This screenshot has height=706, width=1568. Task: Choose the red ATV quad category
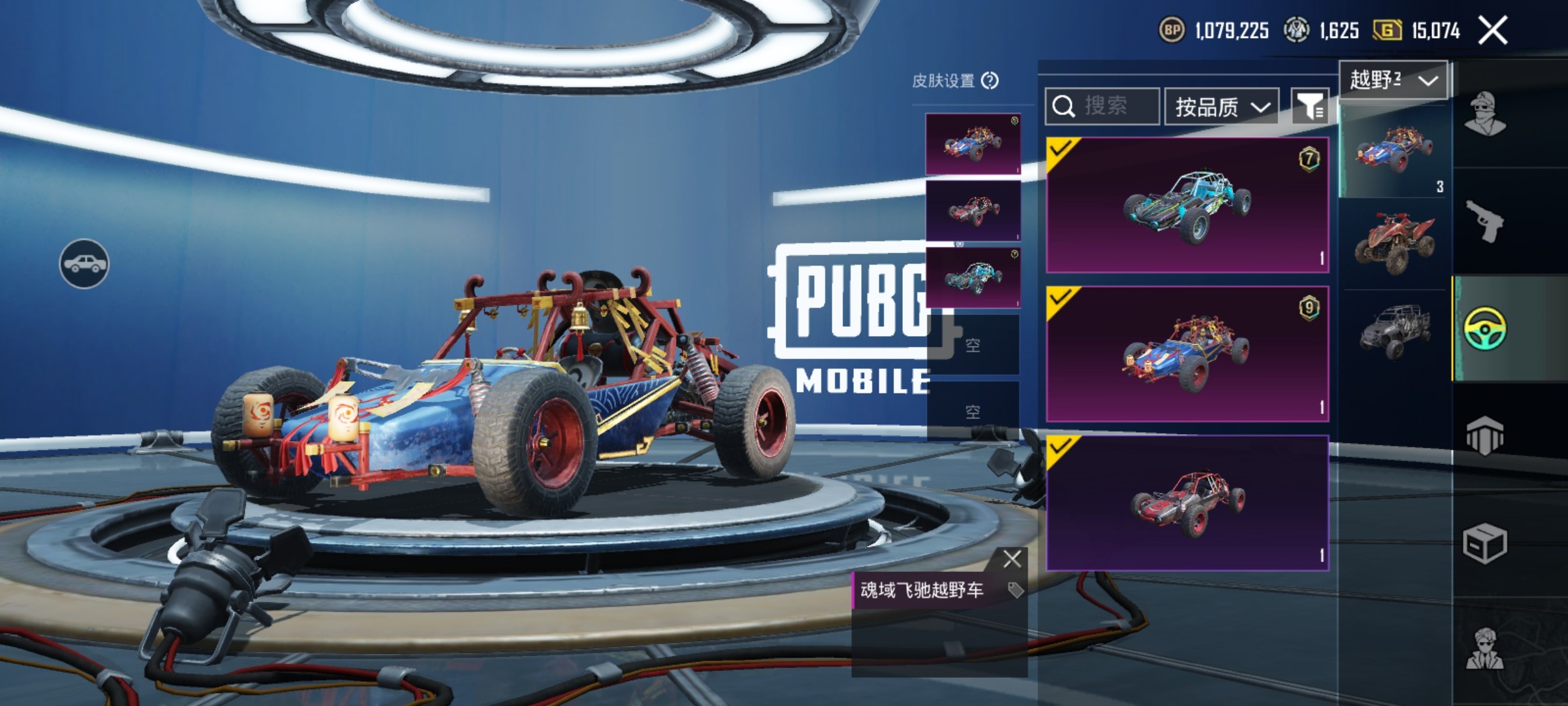point(1395,242)
